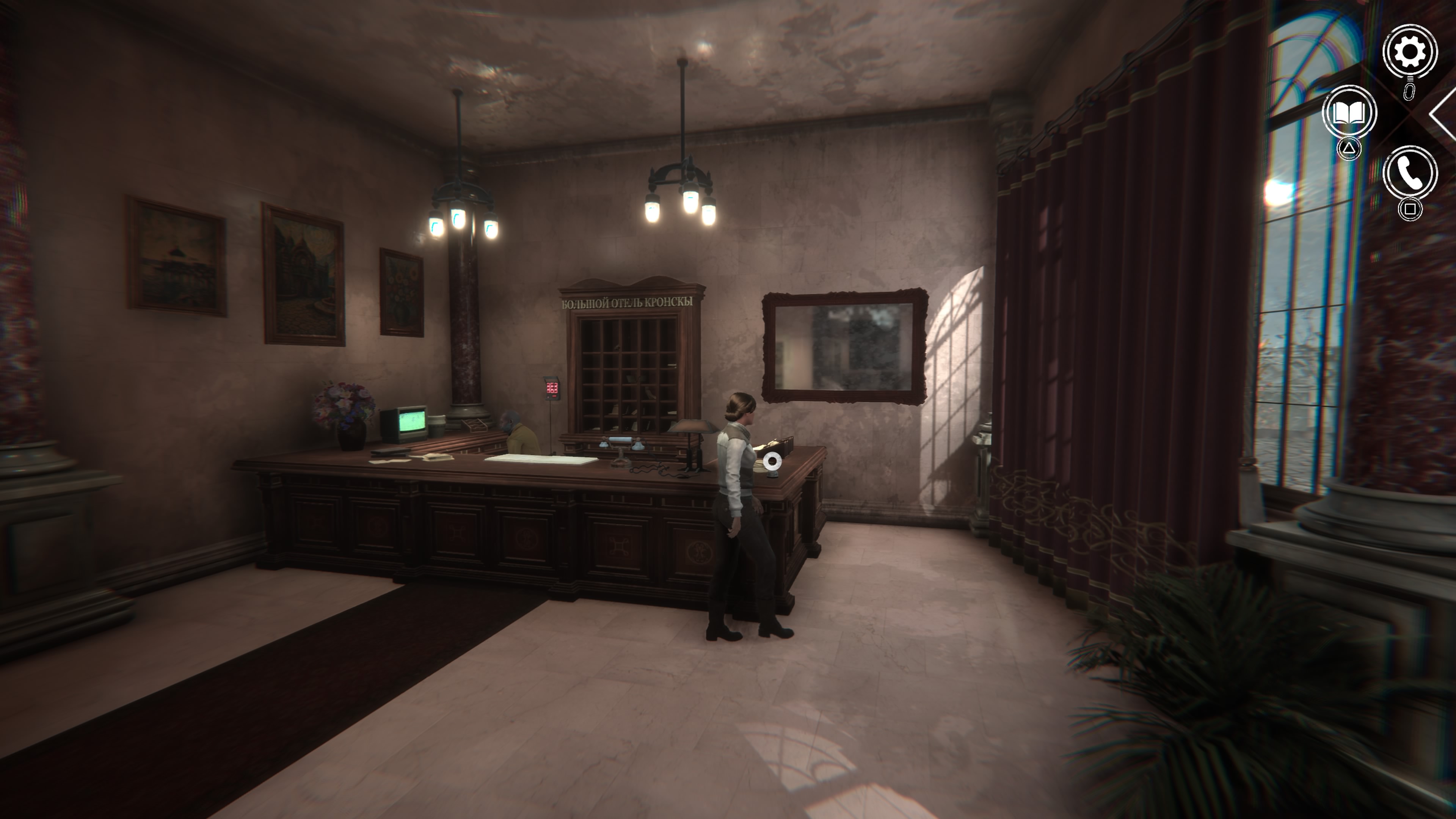Open the journal book icon
This screenshot has width=1456, height=819.
point(1349,111)
